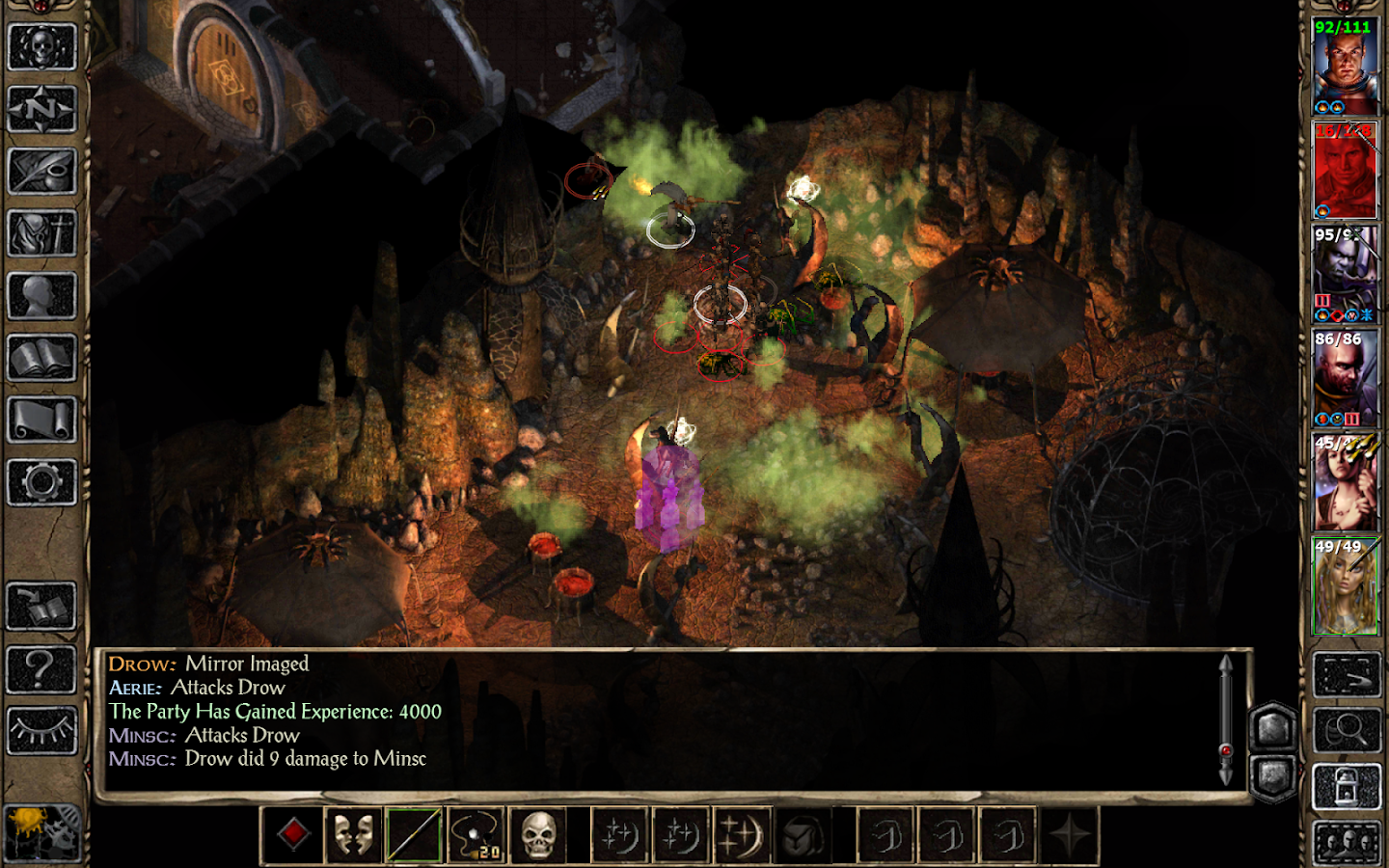Open the gear options menu
Image resolution: width=1389 pixels, height=868 pixels.
[x=41, y=482]
